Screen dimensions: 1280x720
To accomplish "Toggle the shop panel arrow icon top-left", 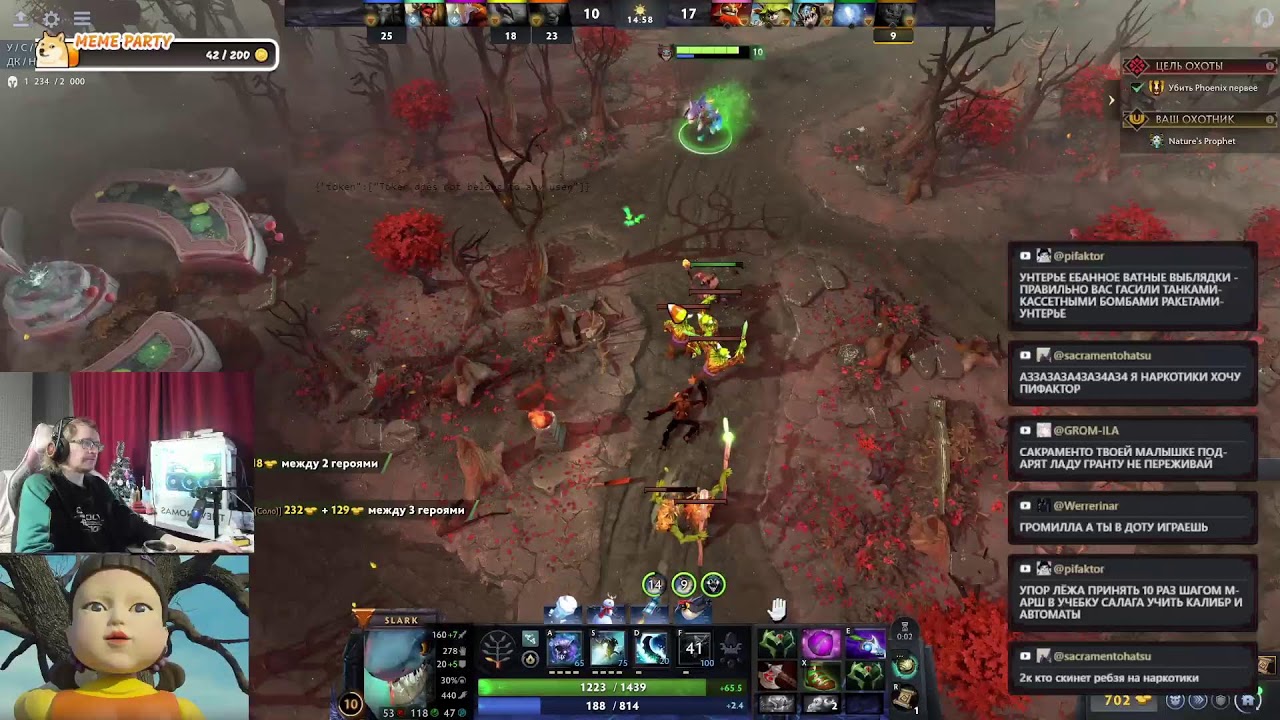I will pos(20,17).
